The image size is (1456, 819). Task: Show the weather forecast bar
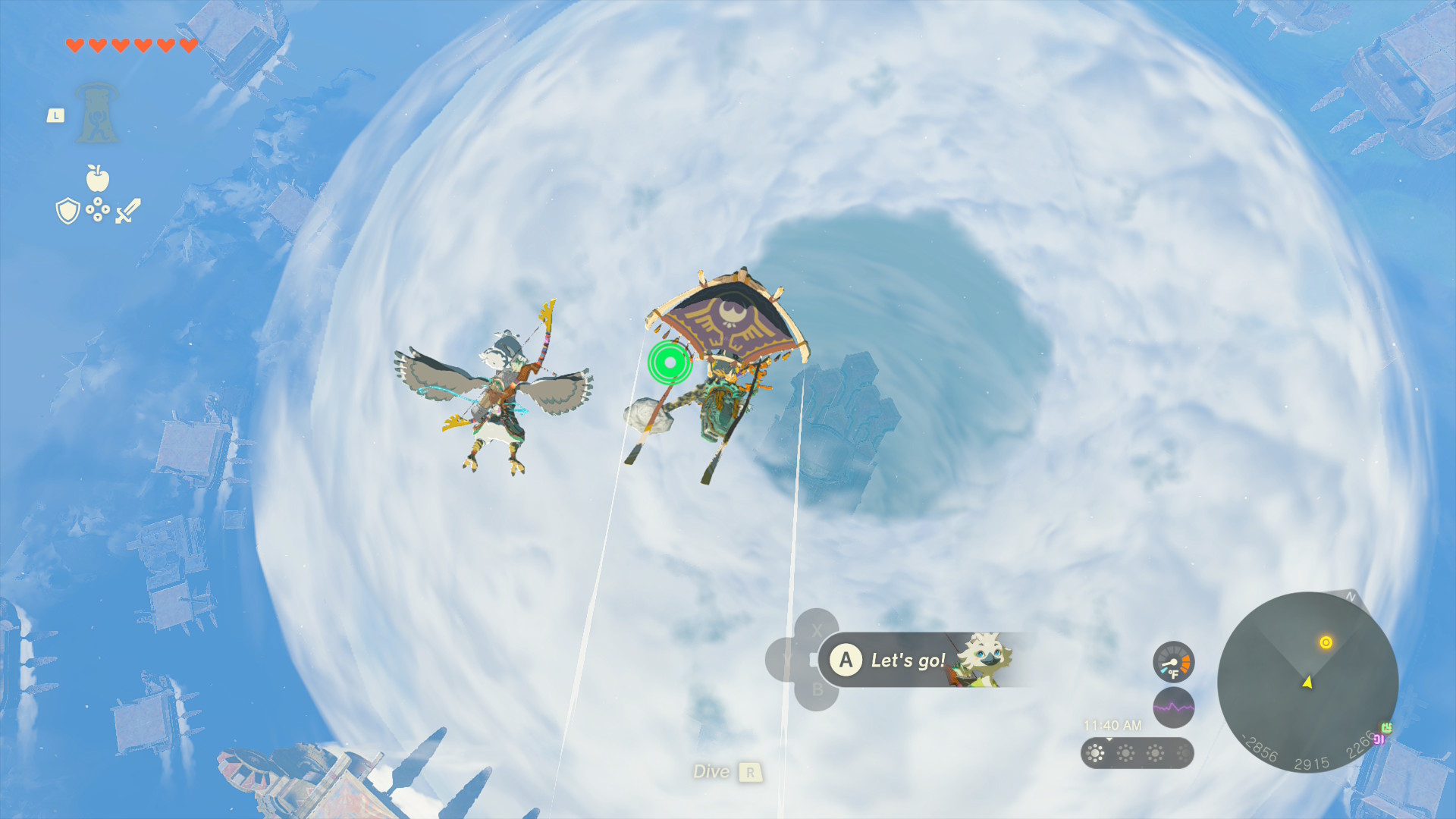[x=1137, y=753]
